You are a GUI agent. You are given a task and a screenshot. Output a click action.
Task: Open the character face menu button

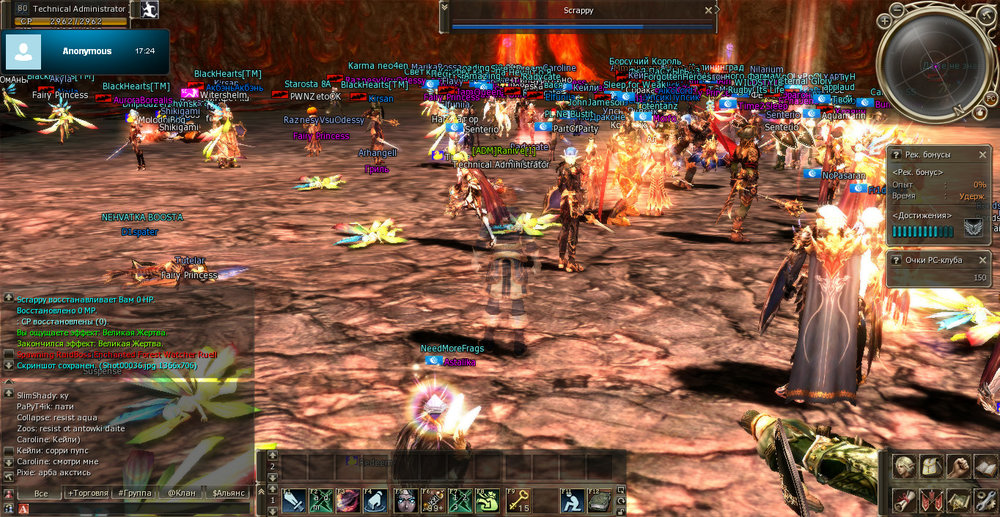[x=904, y=467]
